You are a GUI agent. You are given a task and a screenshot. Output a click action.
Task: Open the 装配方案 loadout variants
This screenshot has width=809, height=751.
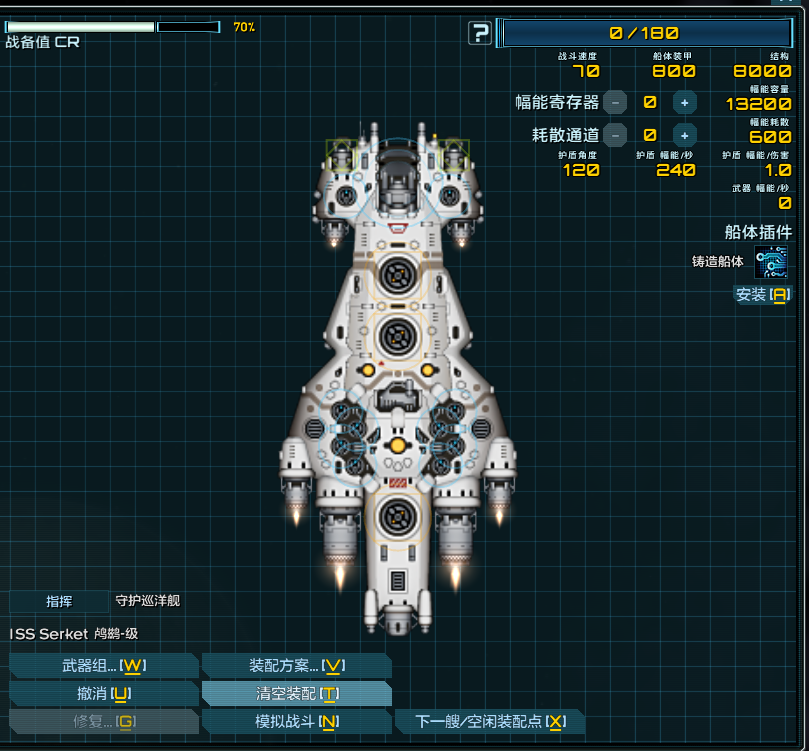pos(296,666)
